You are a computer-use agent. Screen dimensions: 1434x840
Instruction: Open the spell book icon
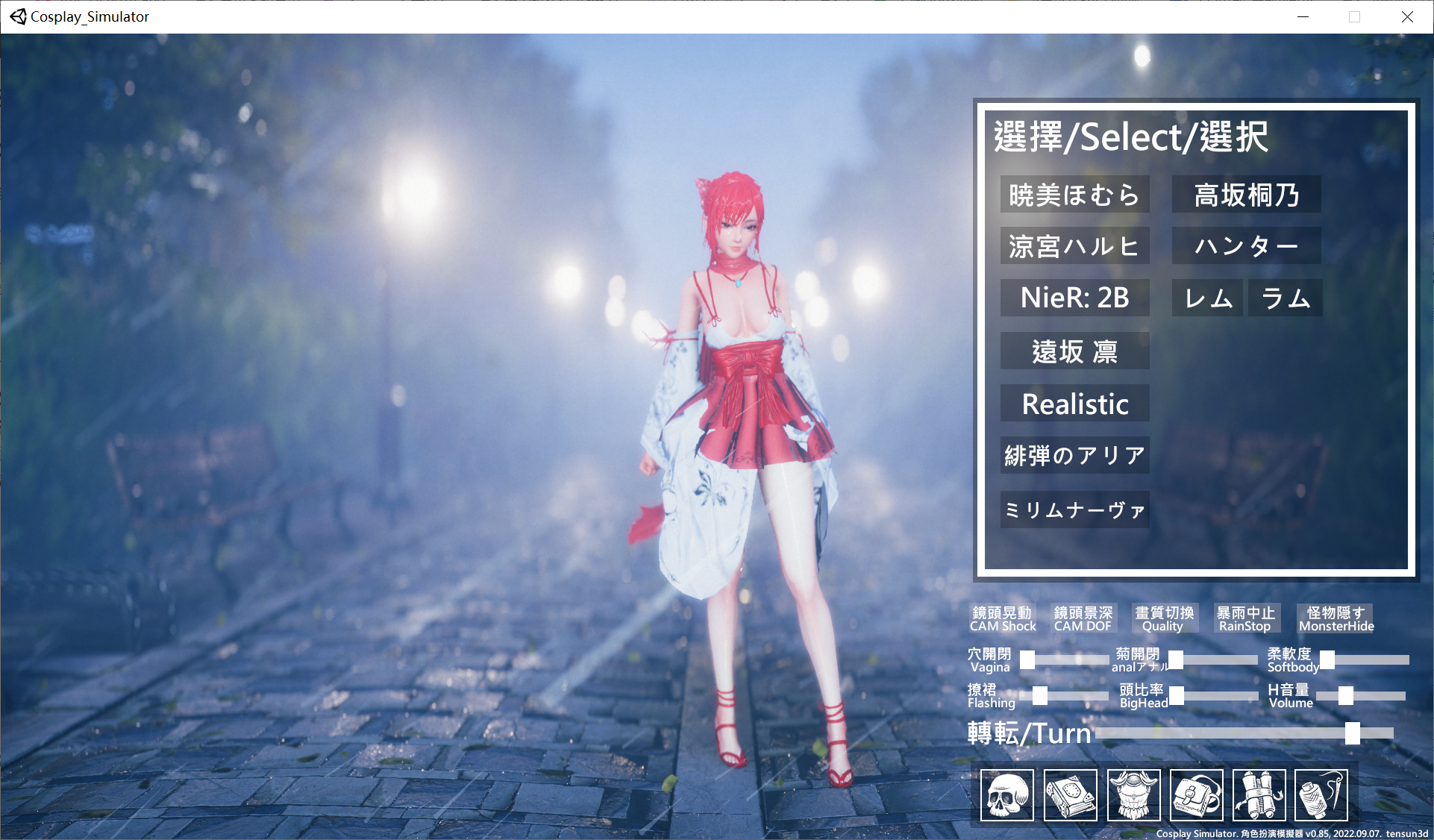click(1070, 795)
